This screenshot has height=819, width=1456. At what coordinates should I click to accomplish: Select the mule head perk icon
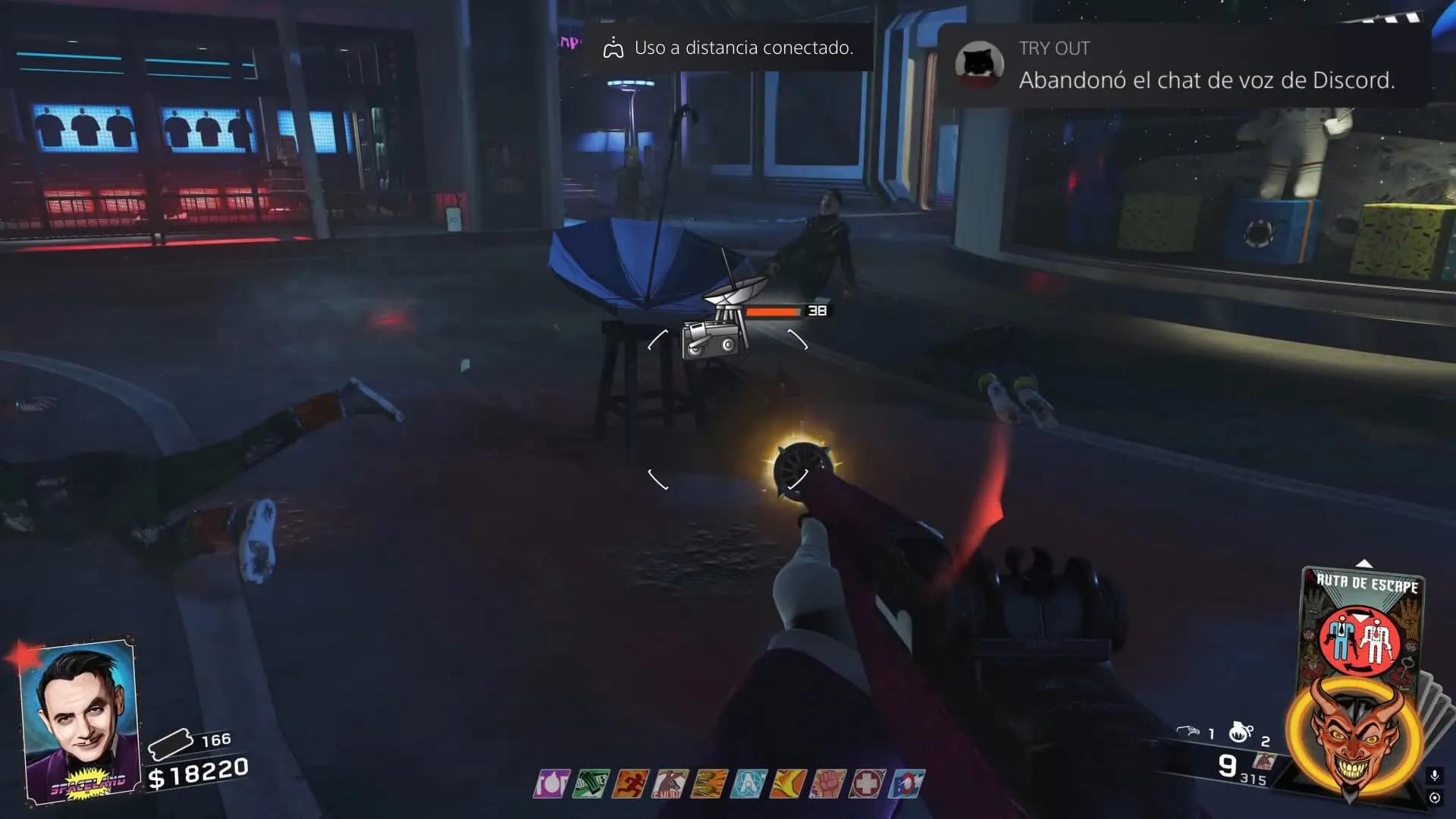[x=670, y=783]
